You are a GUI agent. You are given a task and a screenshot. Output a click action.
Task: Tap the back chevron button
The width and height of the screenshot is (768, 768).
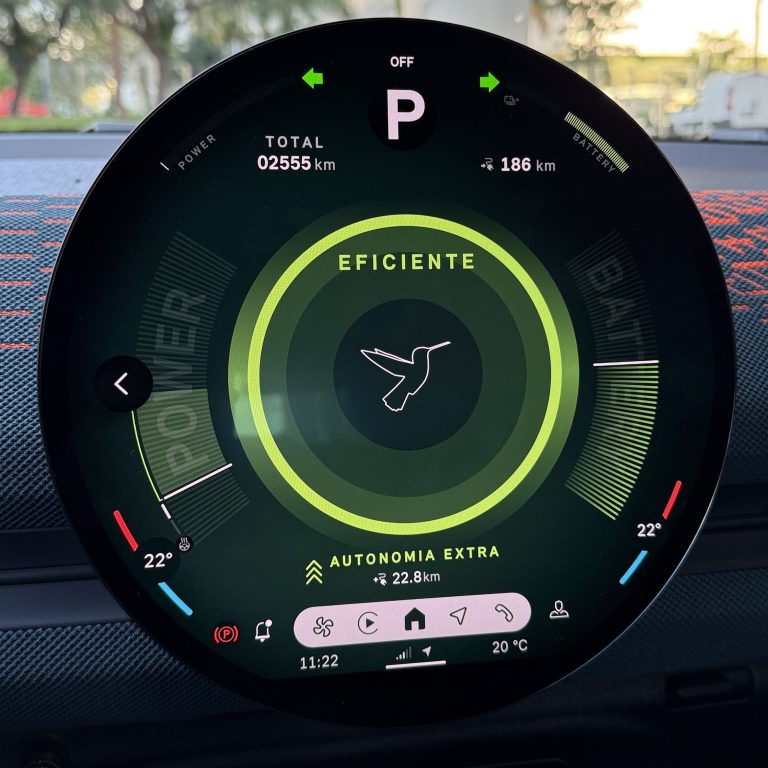122,383
